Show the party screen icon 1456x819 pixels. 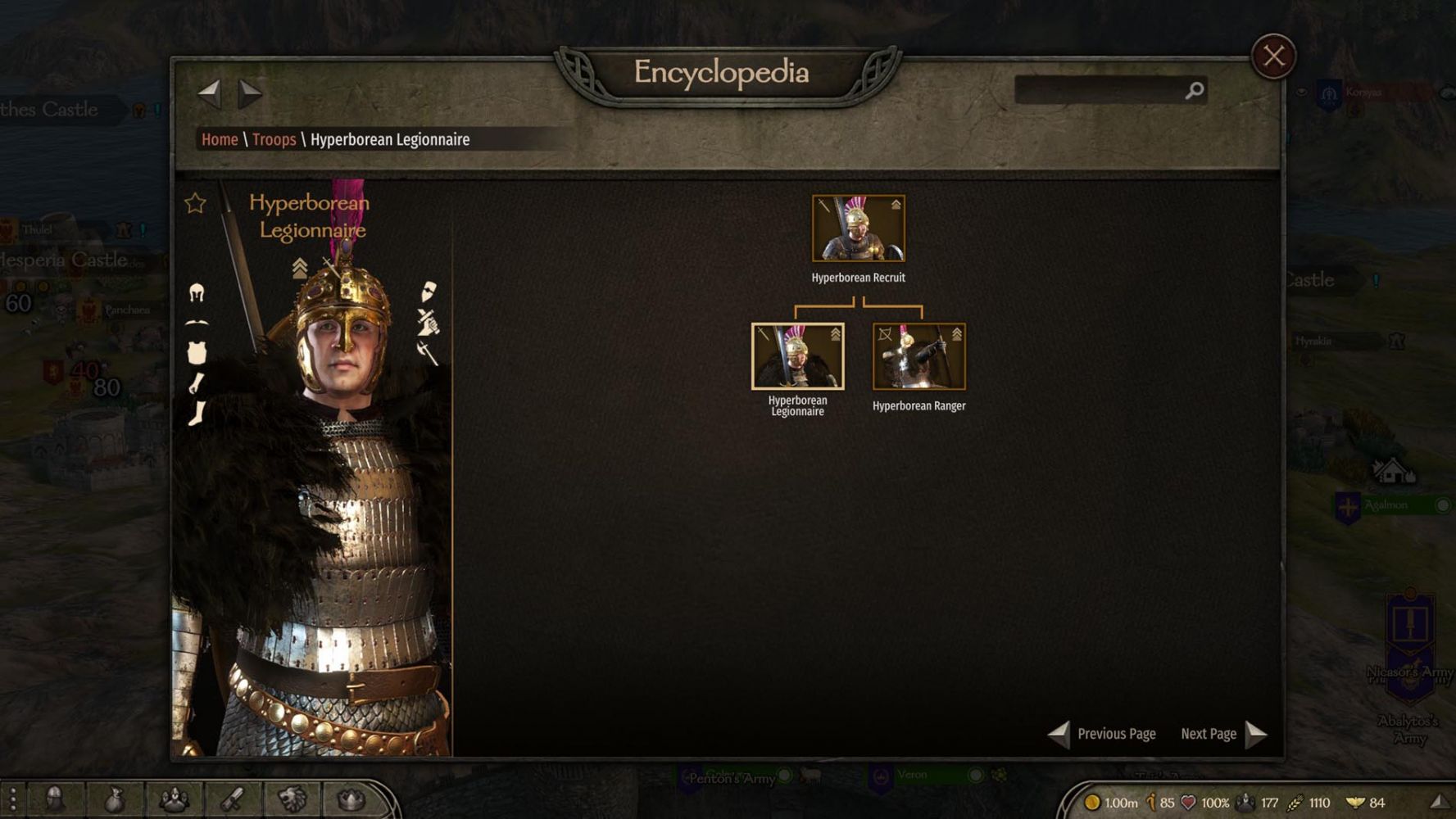[x=174, y=799]
